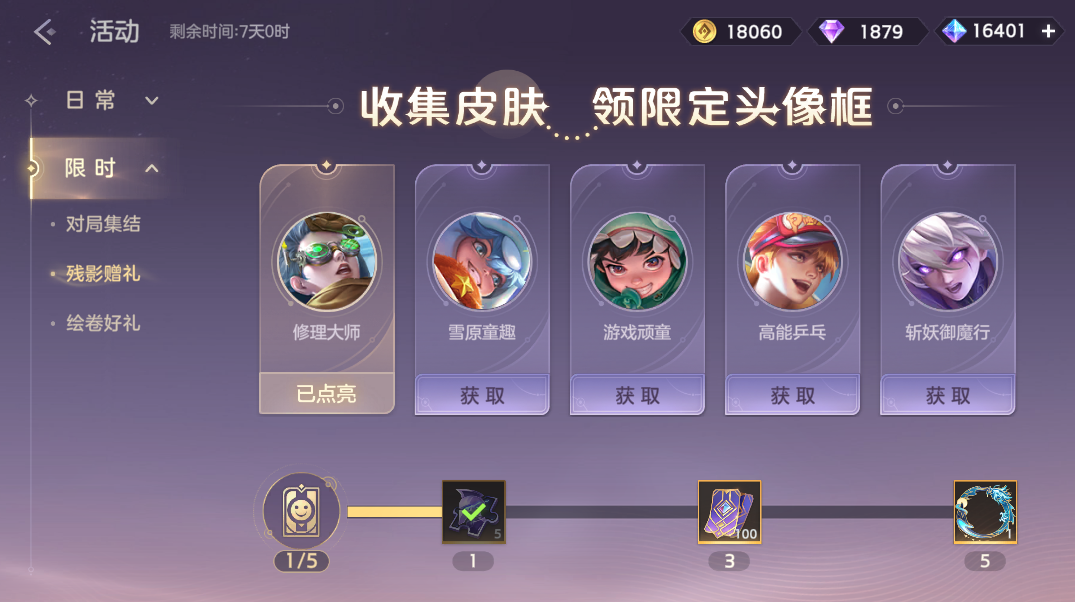1075x602 pixels.
Task: Get the 高能乒乓 skin
Action: 792,395
